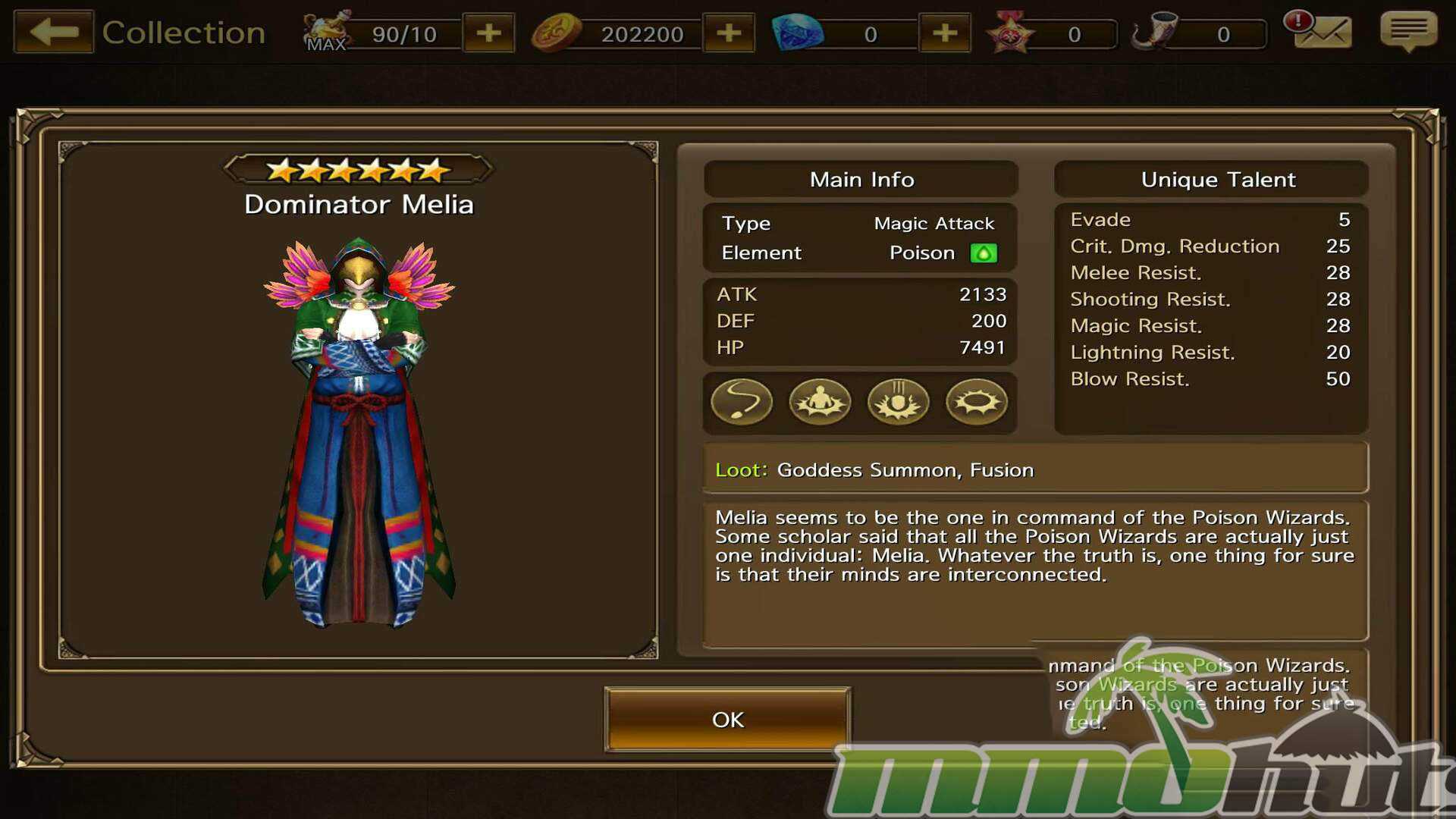Open the chat speech bubble
The width and height of the screenshot is (1456, 819).
(x=1408, y=32)
